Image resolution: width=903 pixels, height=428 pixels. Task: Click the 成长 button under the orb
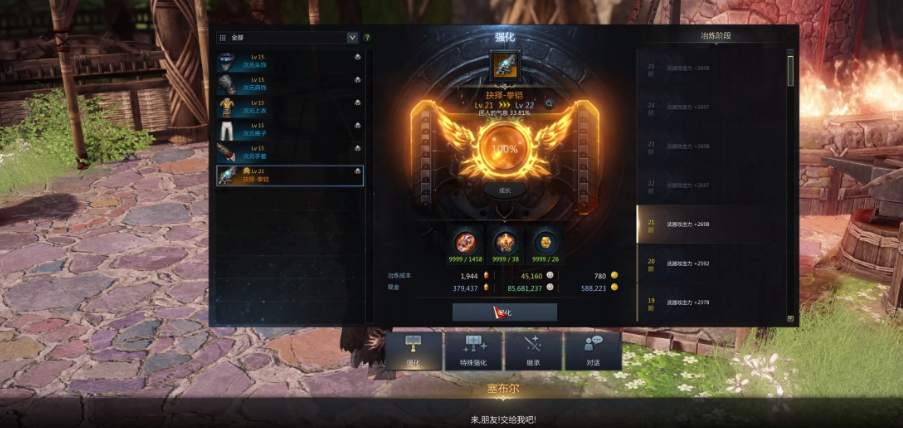click(504, 188)
